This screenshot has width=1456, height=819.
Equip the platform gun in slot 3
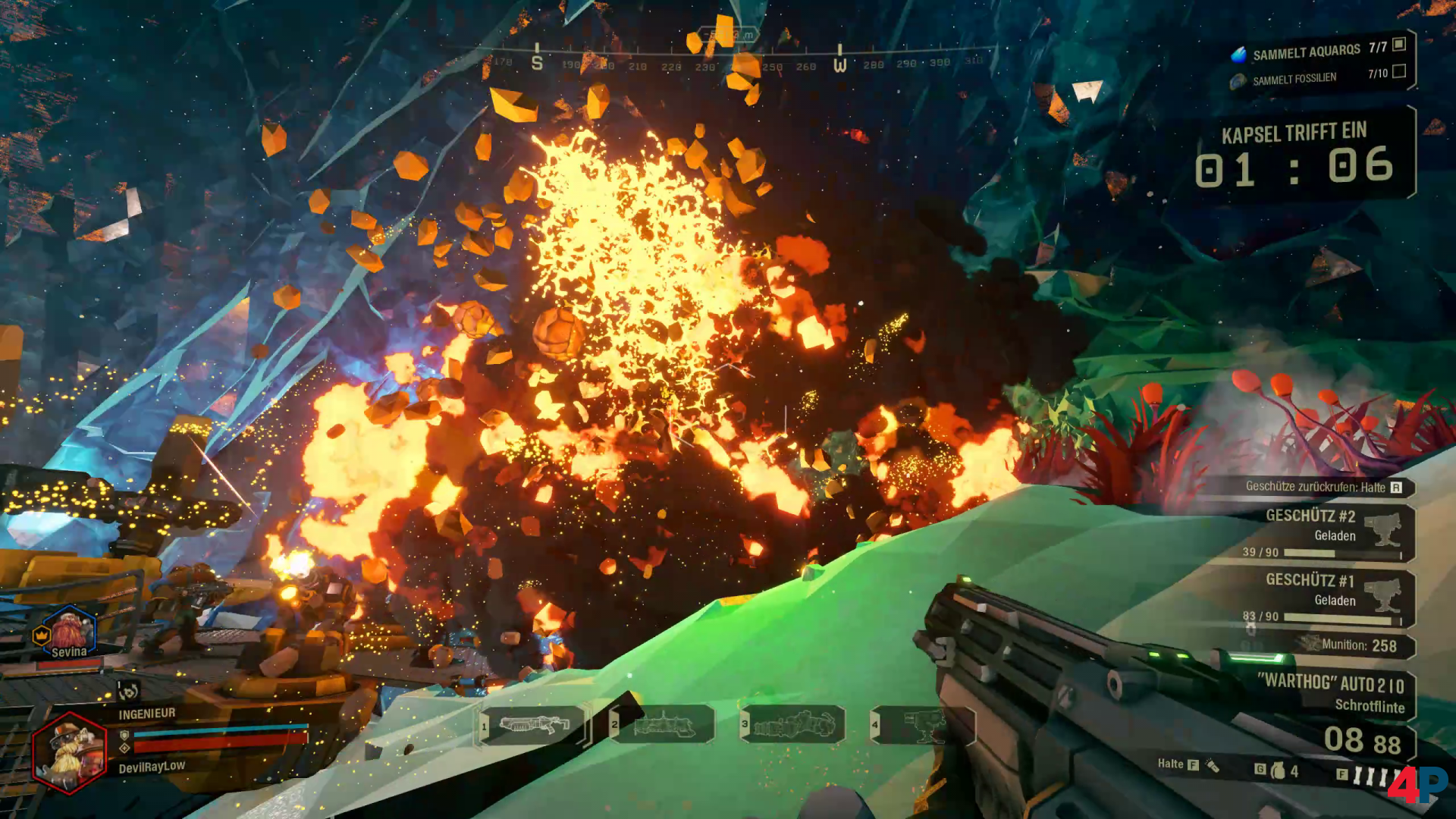coord(793,725)
